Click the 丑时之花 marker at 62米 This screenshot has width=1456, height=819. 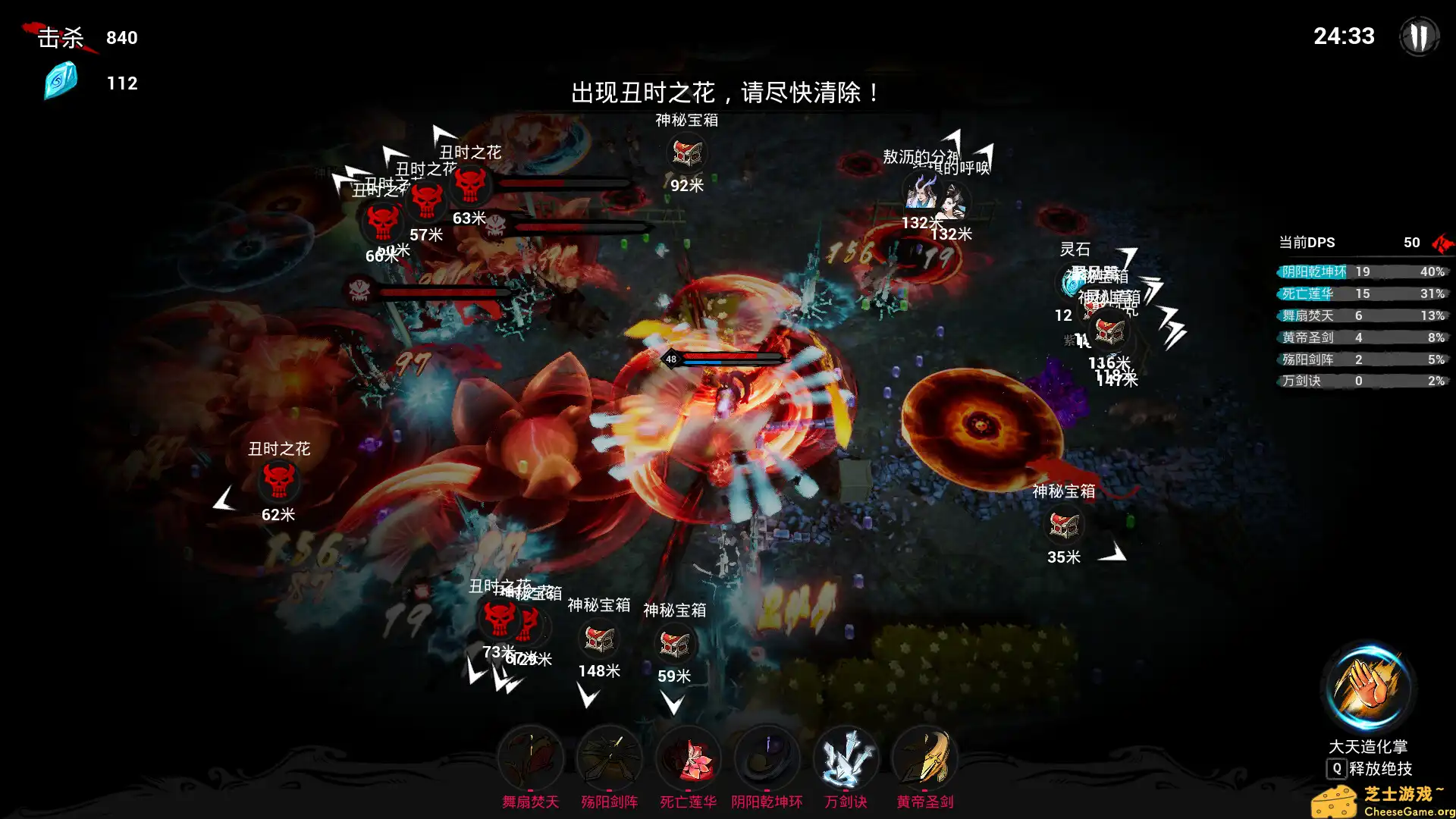click(x=280, y=480)
